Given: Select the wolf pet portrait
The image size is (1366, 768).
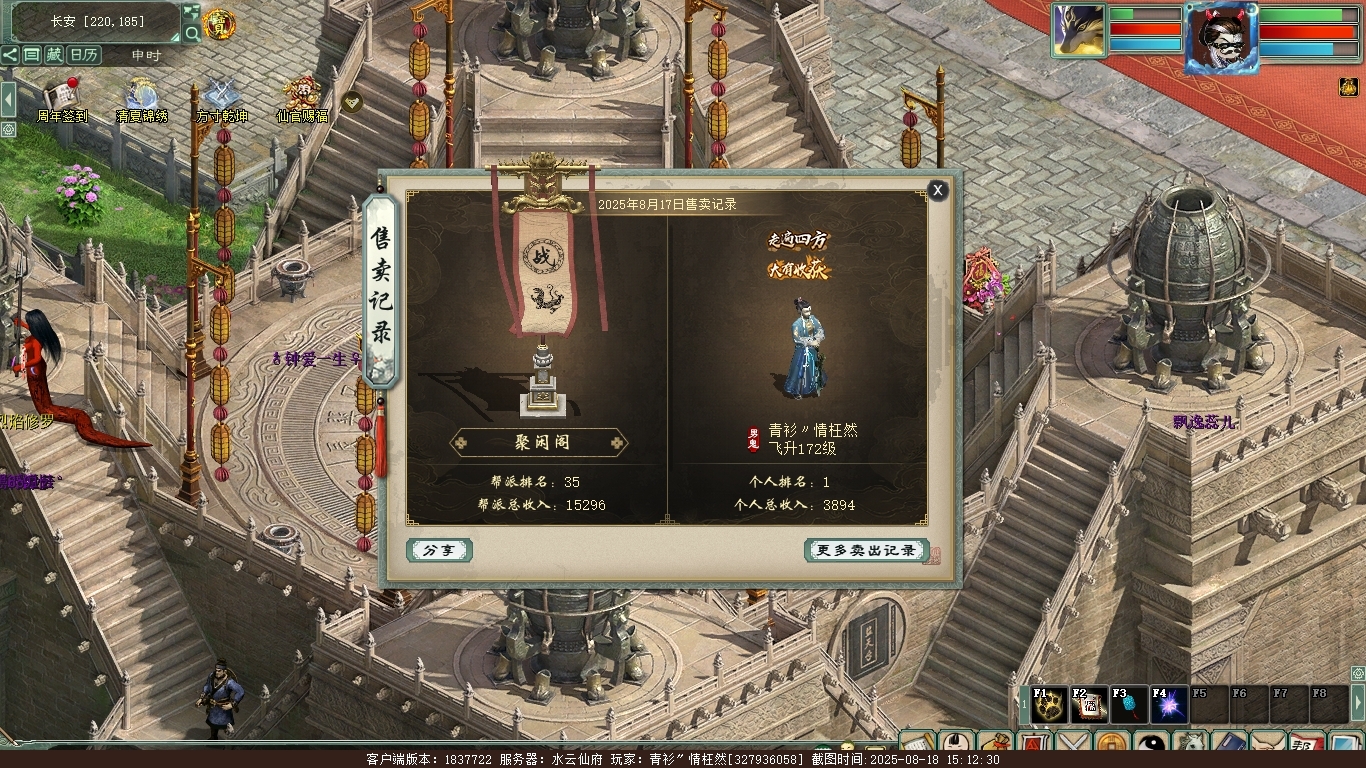Looking at the screenshot, I should coord(1078,30).
